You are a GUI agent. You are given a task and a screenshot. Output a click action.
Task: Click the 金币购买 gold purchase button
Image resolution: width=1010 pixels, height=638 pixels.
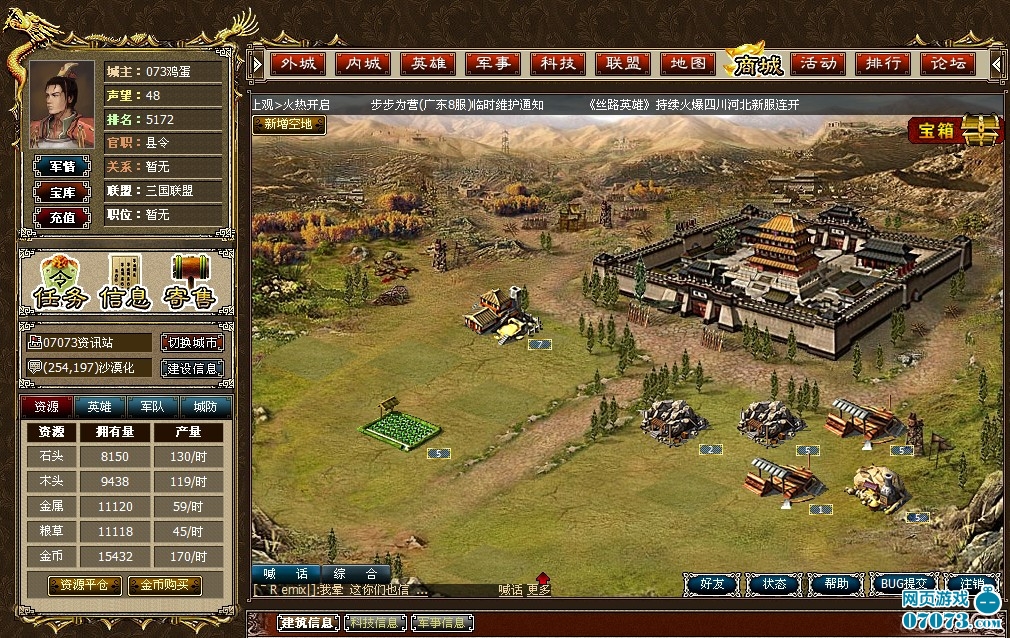click(x=164, y=585)
